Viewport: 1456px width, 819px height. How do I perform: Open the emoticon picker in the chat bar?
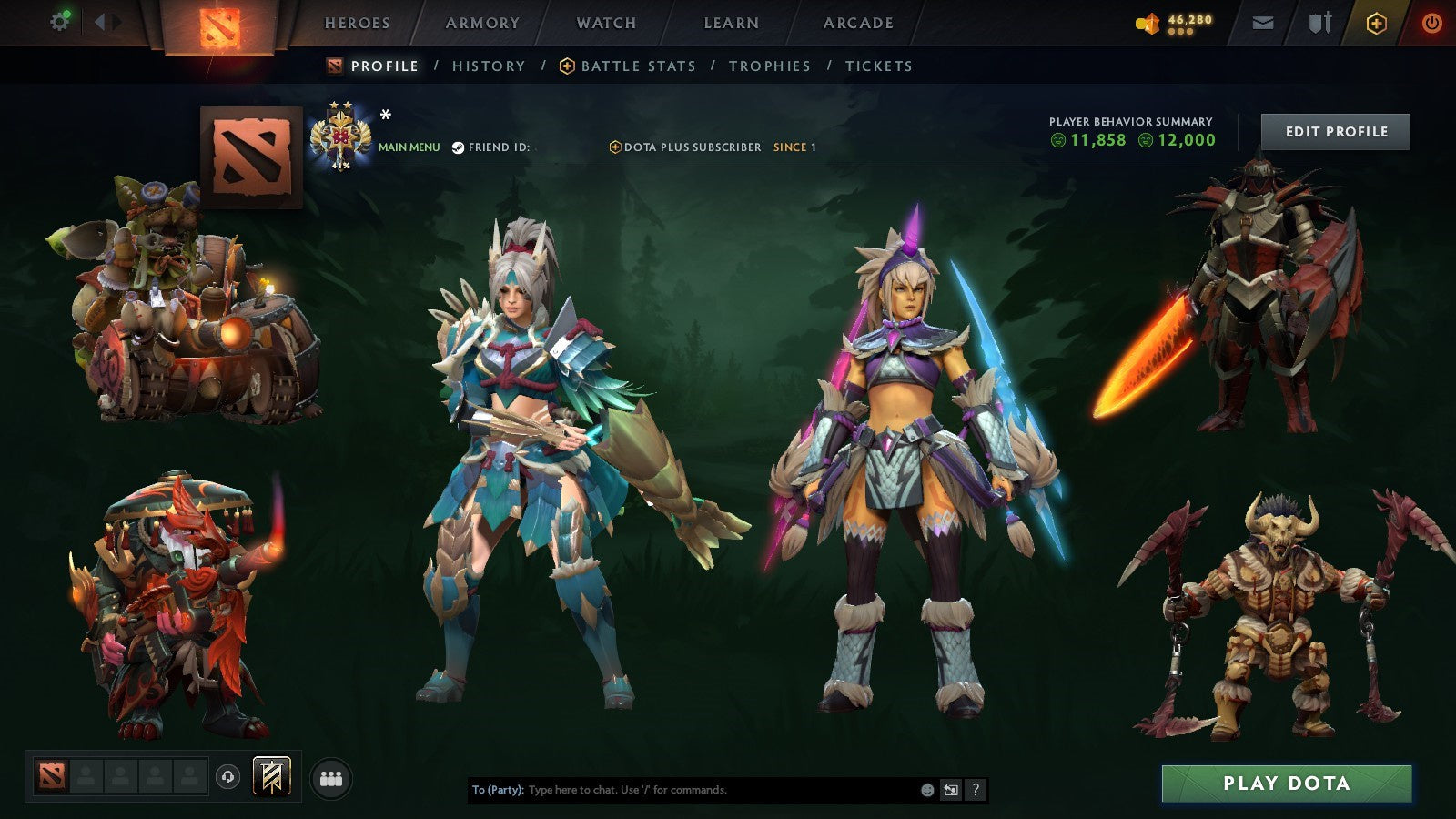[926, 790]
